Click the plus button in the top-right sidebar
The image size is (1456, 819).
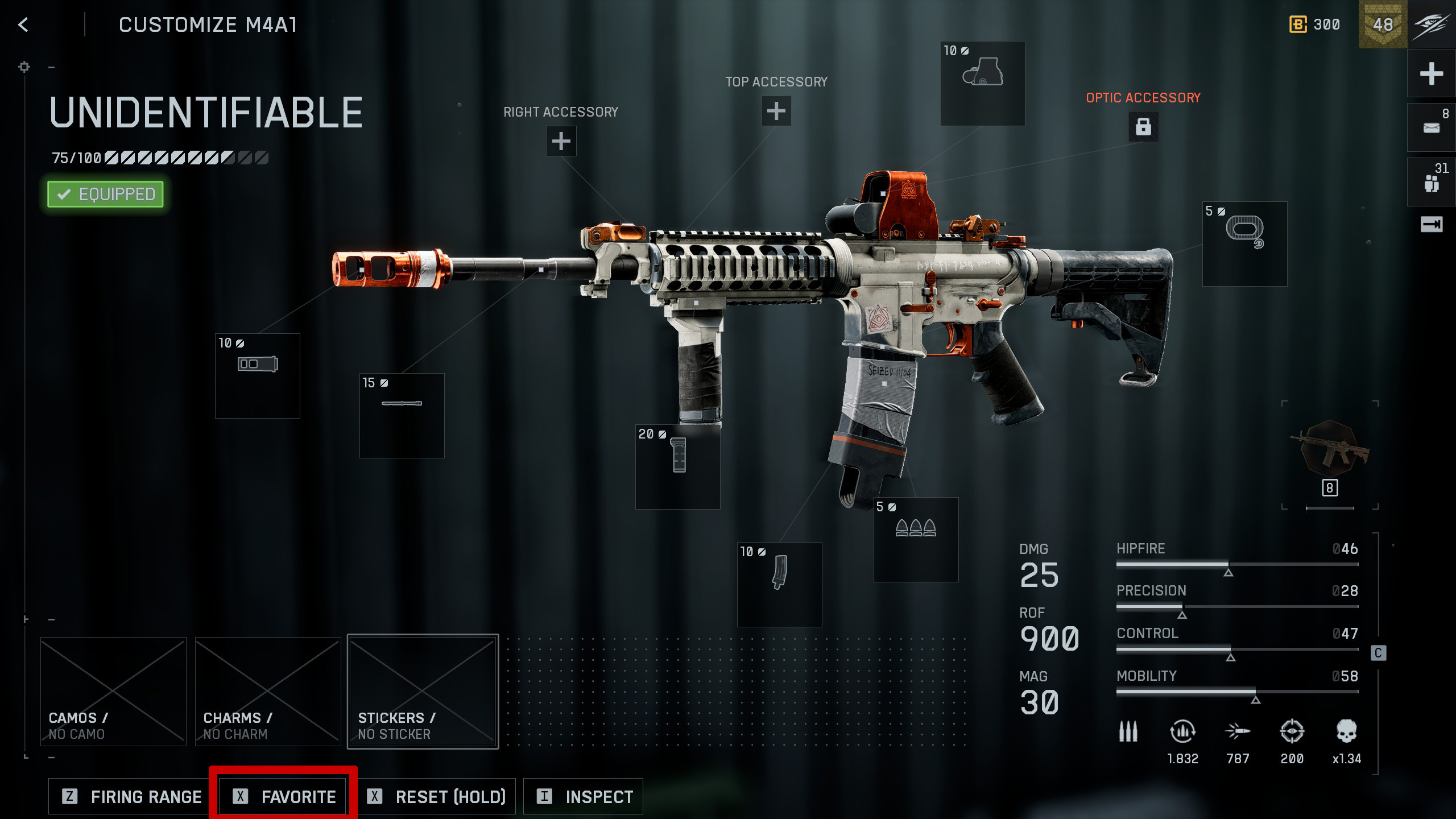pyautogui.click(x=1431, y=74)
